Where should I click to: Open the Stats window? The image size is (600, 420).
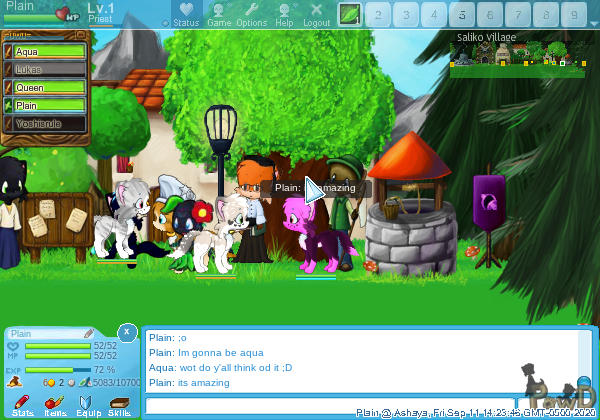tap(24, 405)
